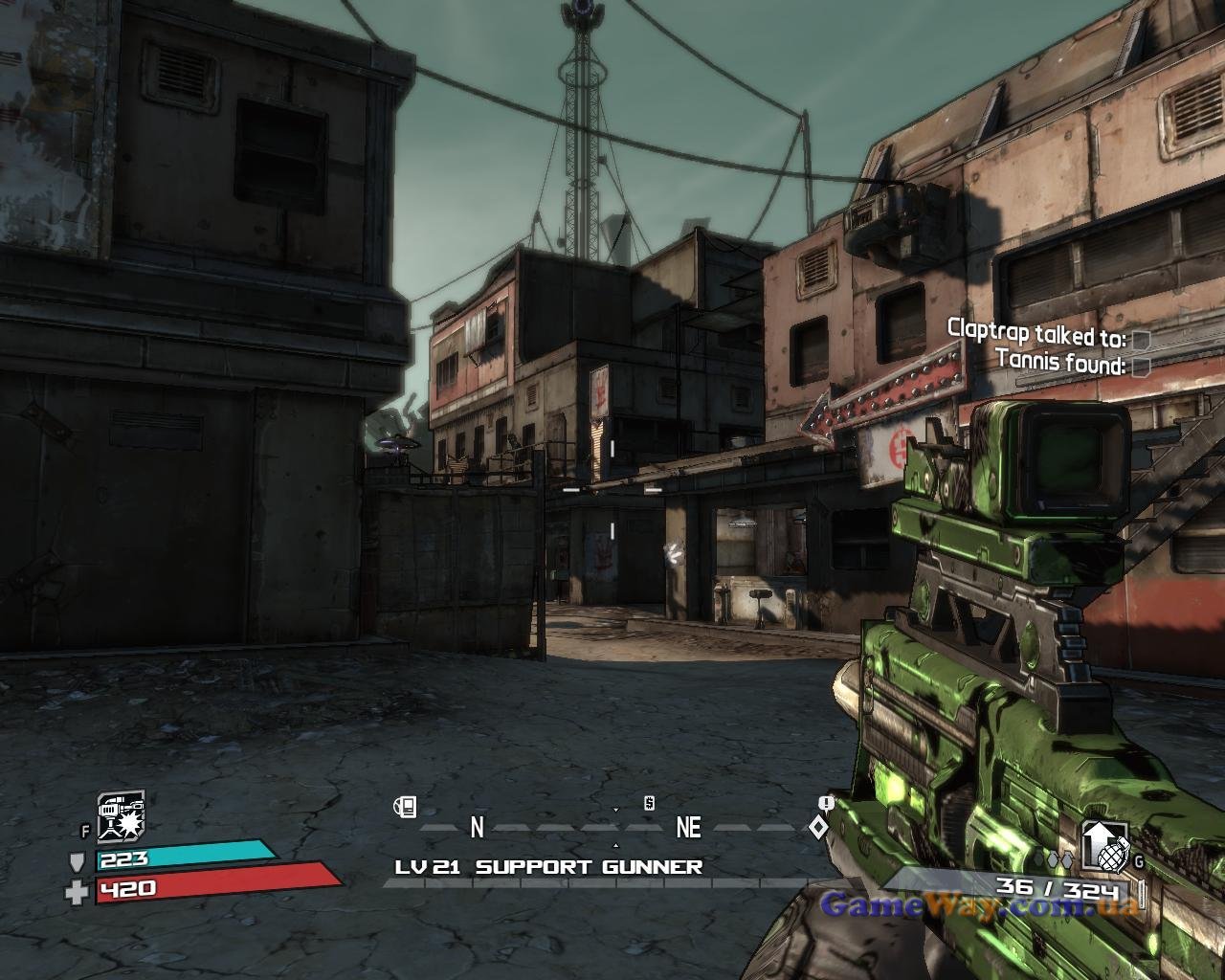
Task: Click the dollar-sign vendor marker on the compass
Action: tap(649, 803)
